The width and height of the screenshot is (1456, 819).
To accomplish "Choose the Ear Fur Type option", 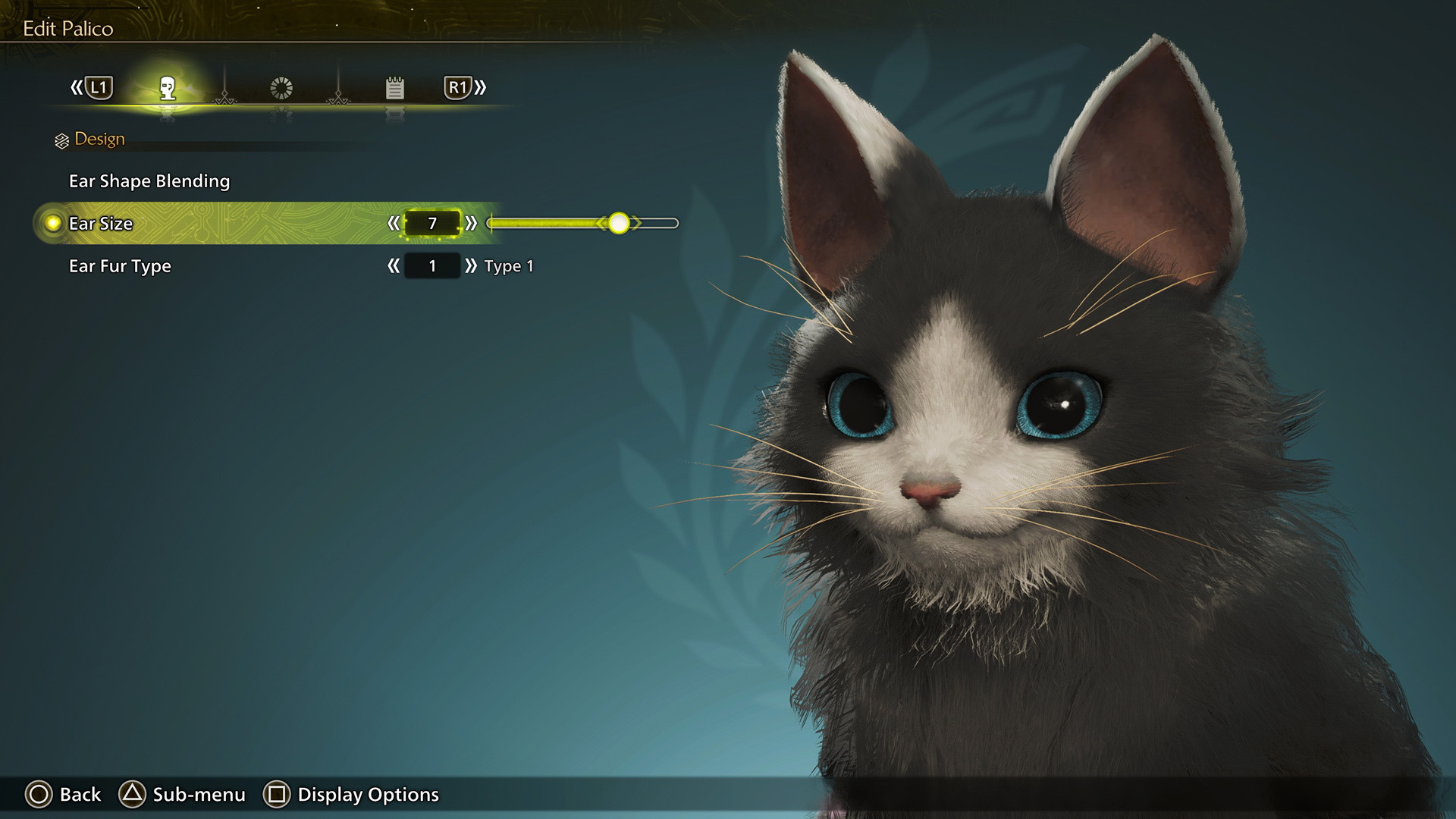I will [x=120, y=266].
